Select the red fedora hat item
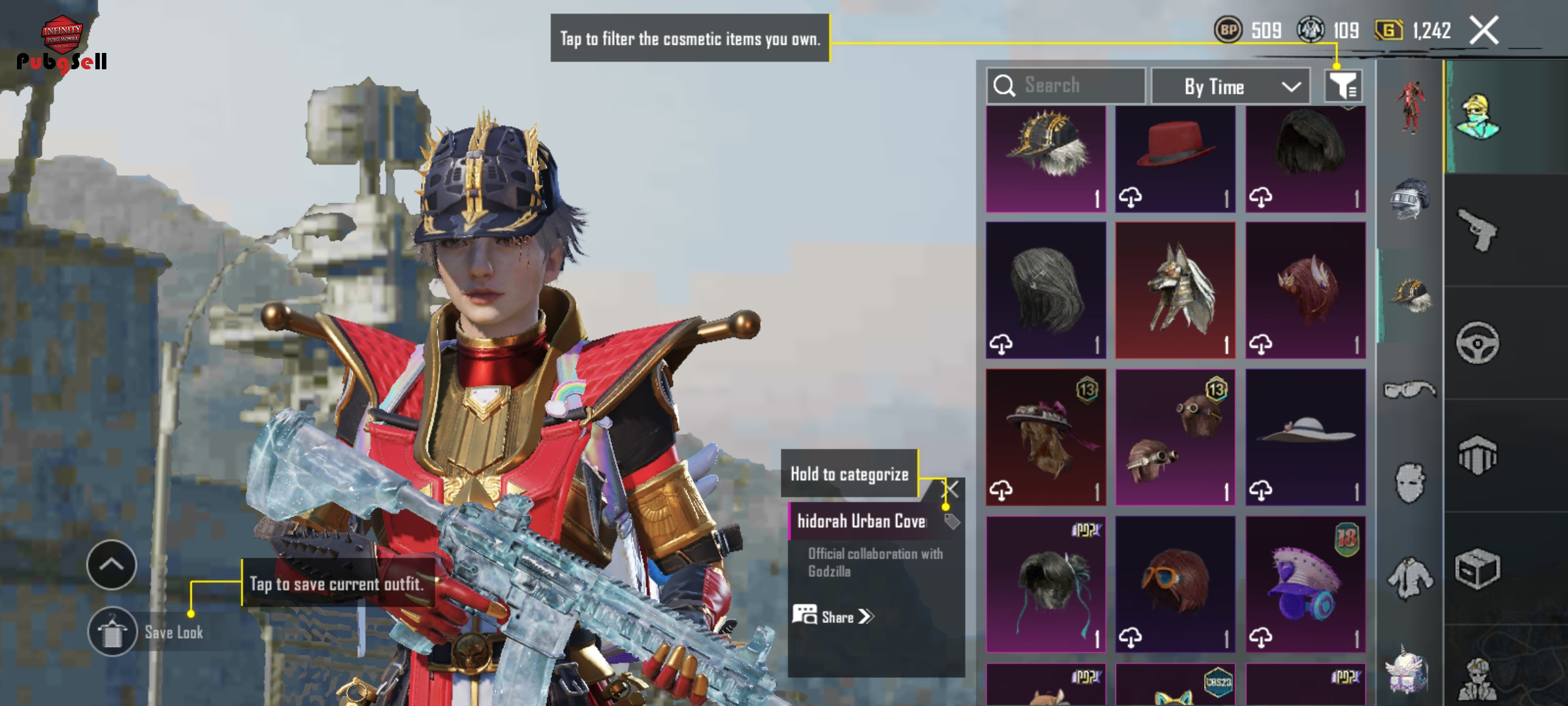Viewport: 1568px width, 706px height. point(1175,158)
